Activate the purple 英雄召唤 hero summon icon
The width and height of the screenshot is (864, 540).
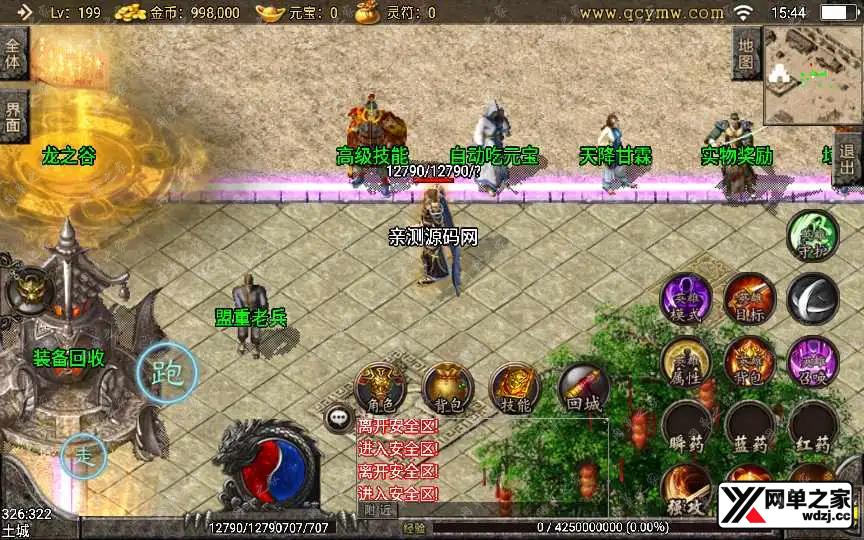click(812, 362)
